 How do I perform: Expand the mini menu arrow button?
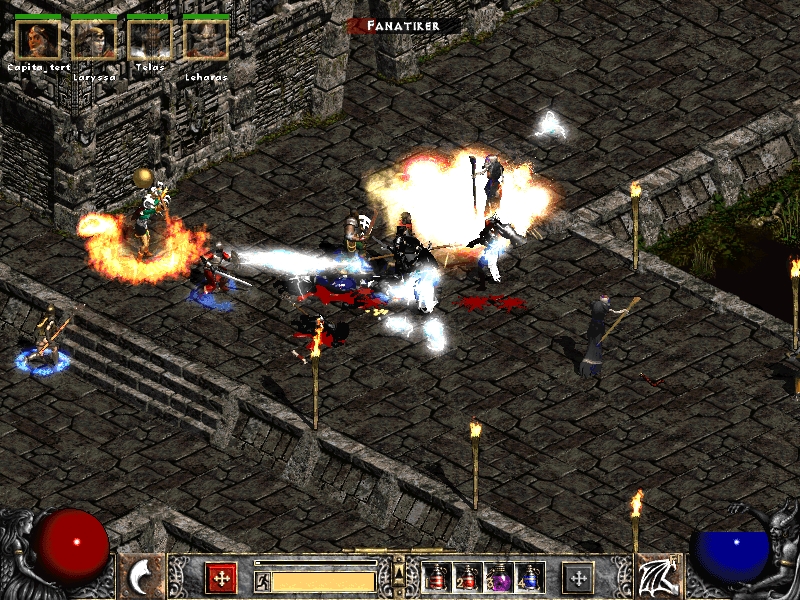coord(399,572)
